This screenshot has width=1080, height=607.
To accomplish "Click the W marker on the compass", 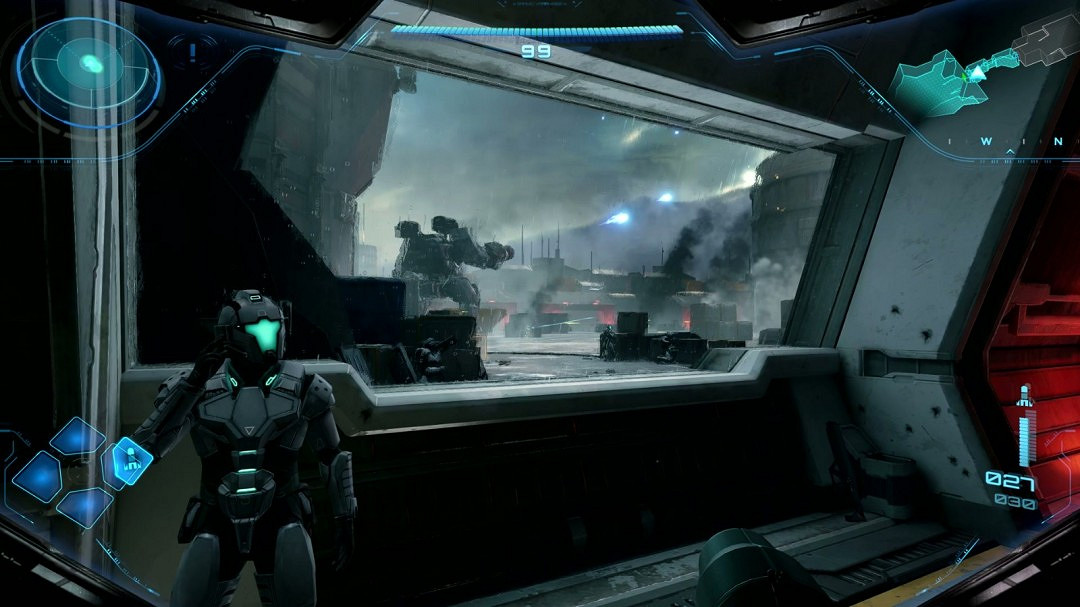I will (x=986, y=142).
